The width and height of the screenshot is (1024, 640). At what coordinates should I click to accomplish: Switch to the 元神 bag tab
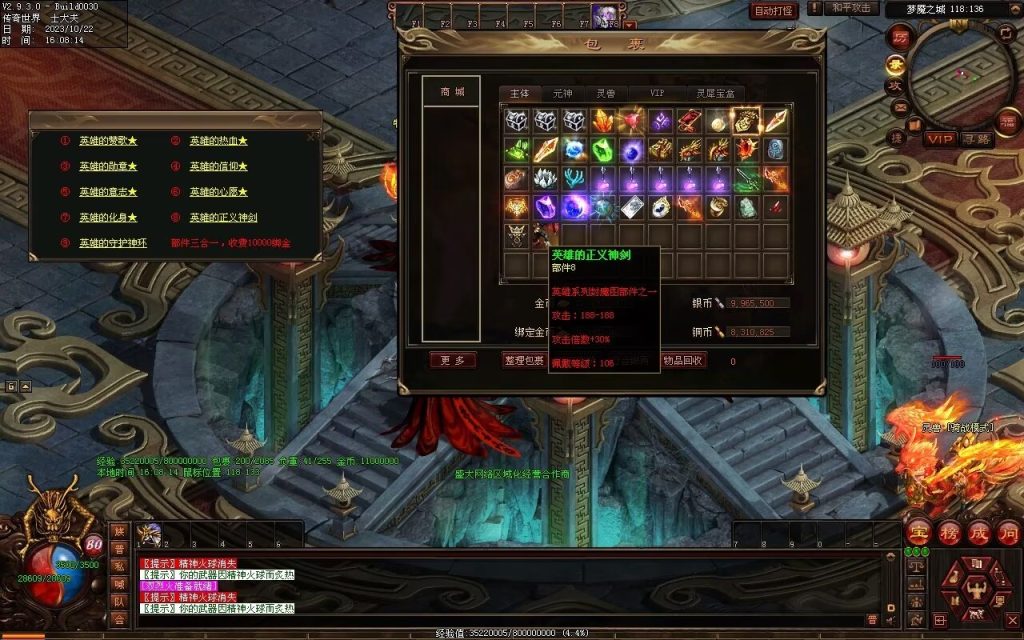[x=563, y=93]
